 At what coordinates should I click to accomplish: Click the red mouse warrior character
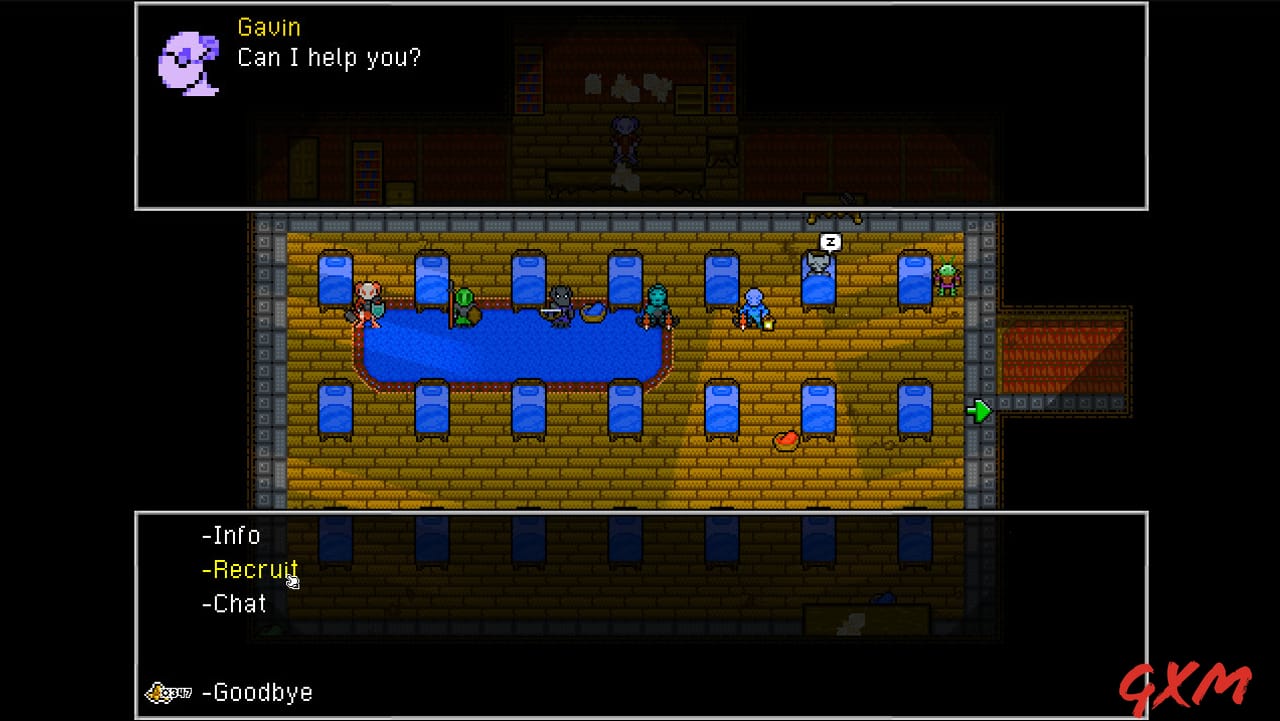tap(368, 300)
